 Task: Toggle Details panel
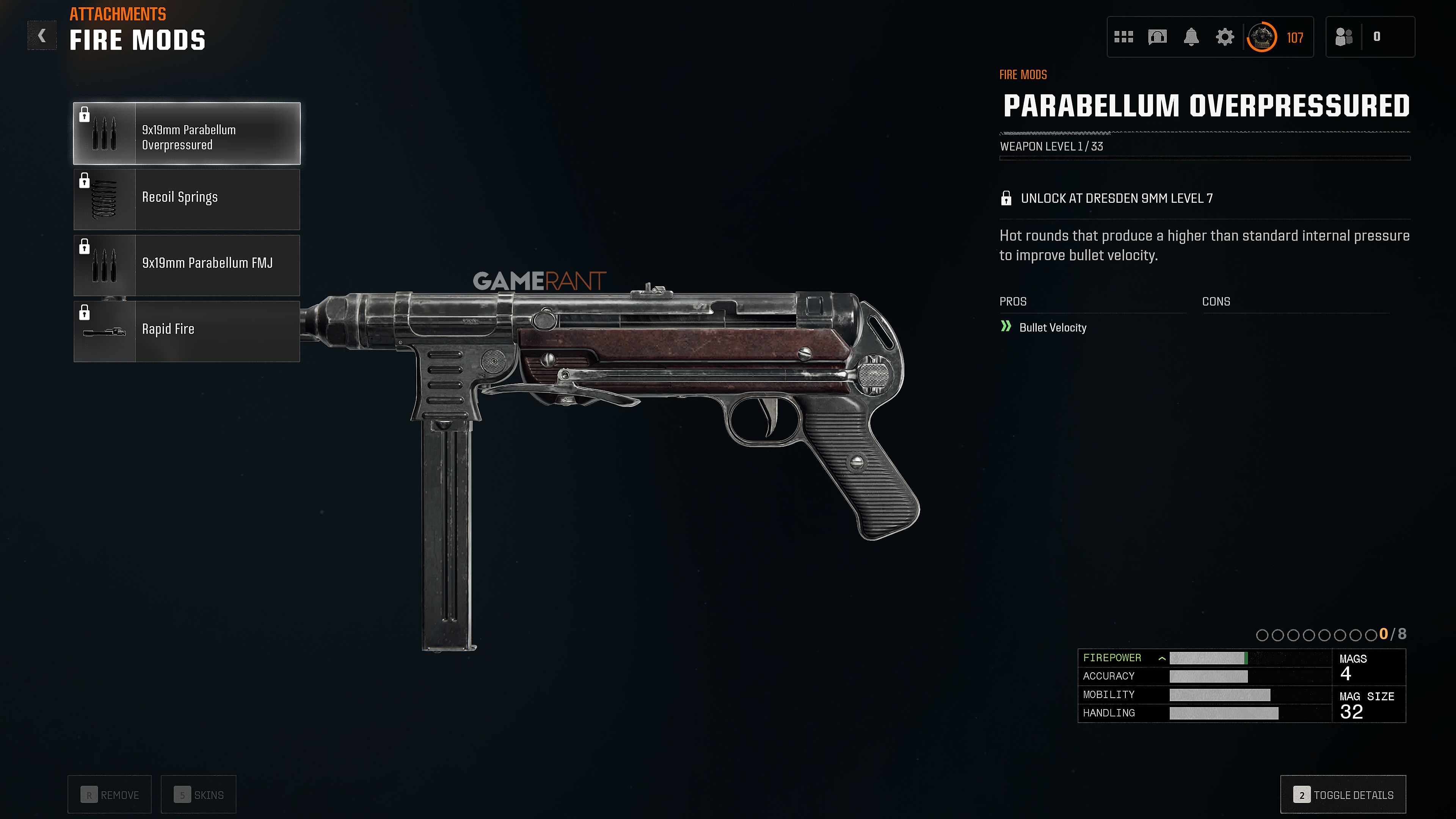tap(1343, 795)
